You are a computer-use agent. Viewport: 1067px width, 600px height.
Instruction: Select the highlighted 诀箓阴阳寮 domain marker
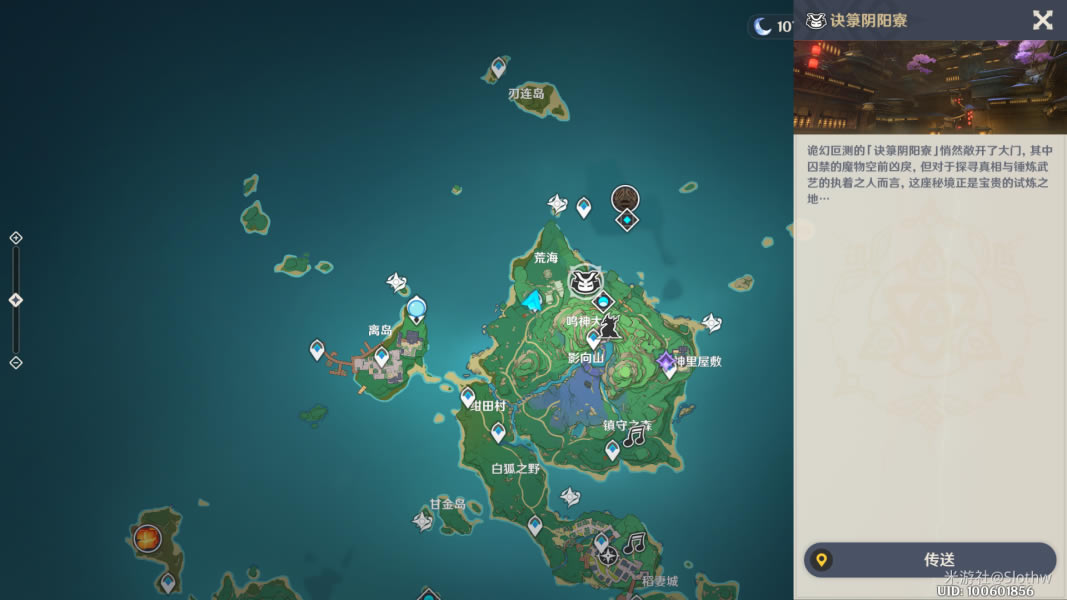585,283
